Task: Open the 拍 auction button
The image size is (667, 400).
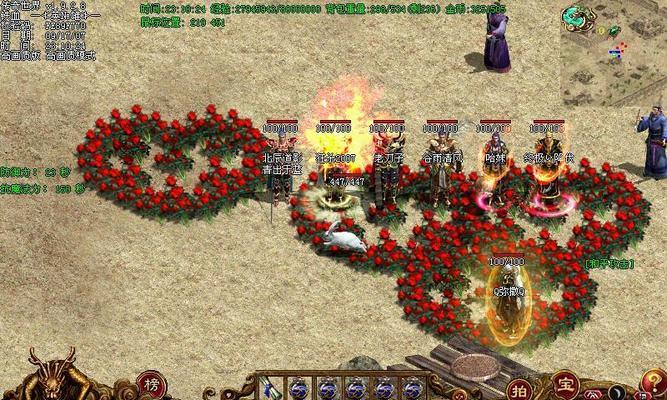Action: click(x=517, y=388)
